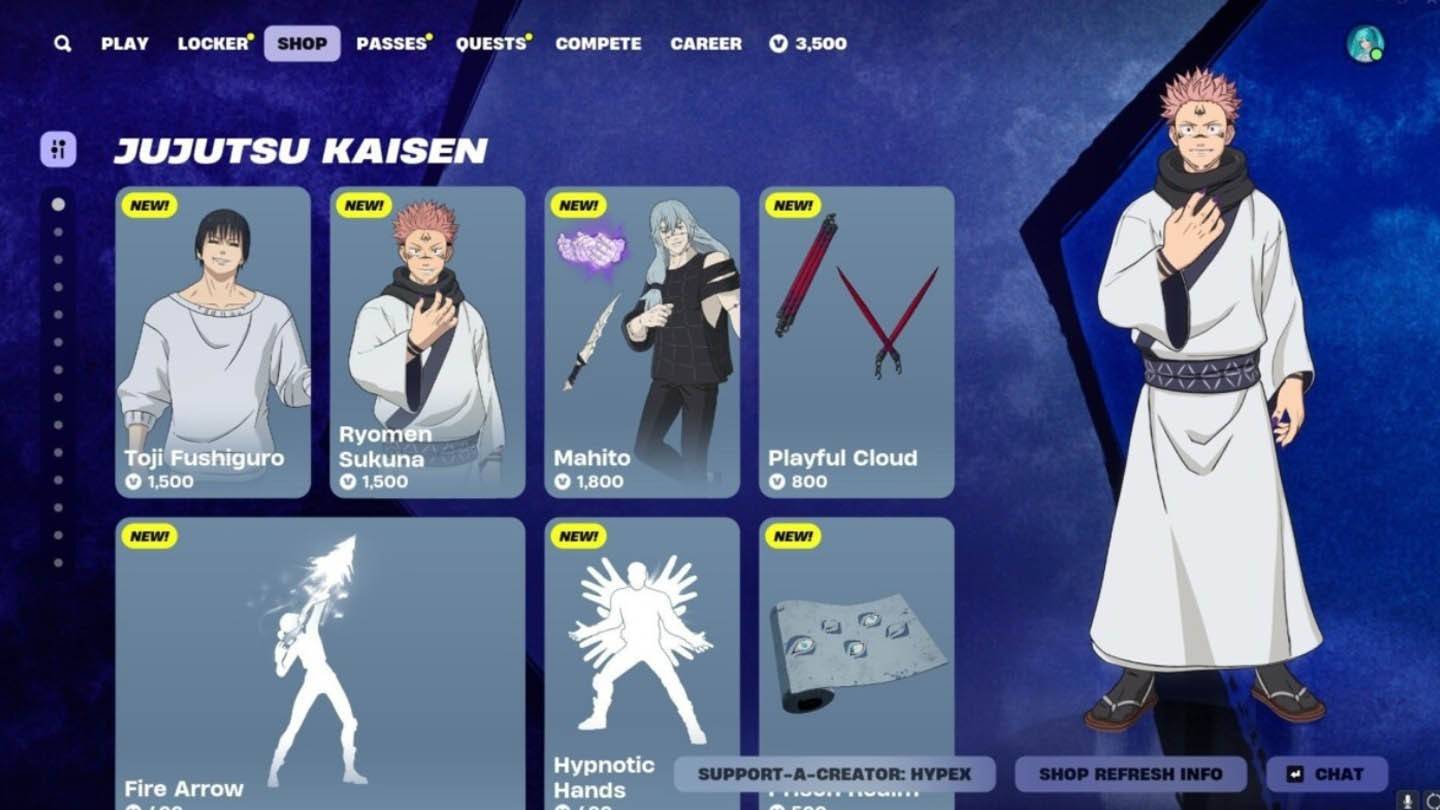This screenshot has width=1440, height=810.
Task: Click the V-Bucks icon on Mahito's price
Action: (x=561, y=480)
